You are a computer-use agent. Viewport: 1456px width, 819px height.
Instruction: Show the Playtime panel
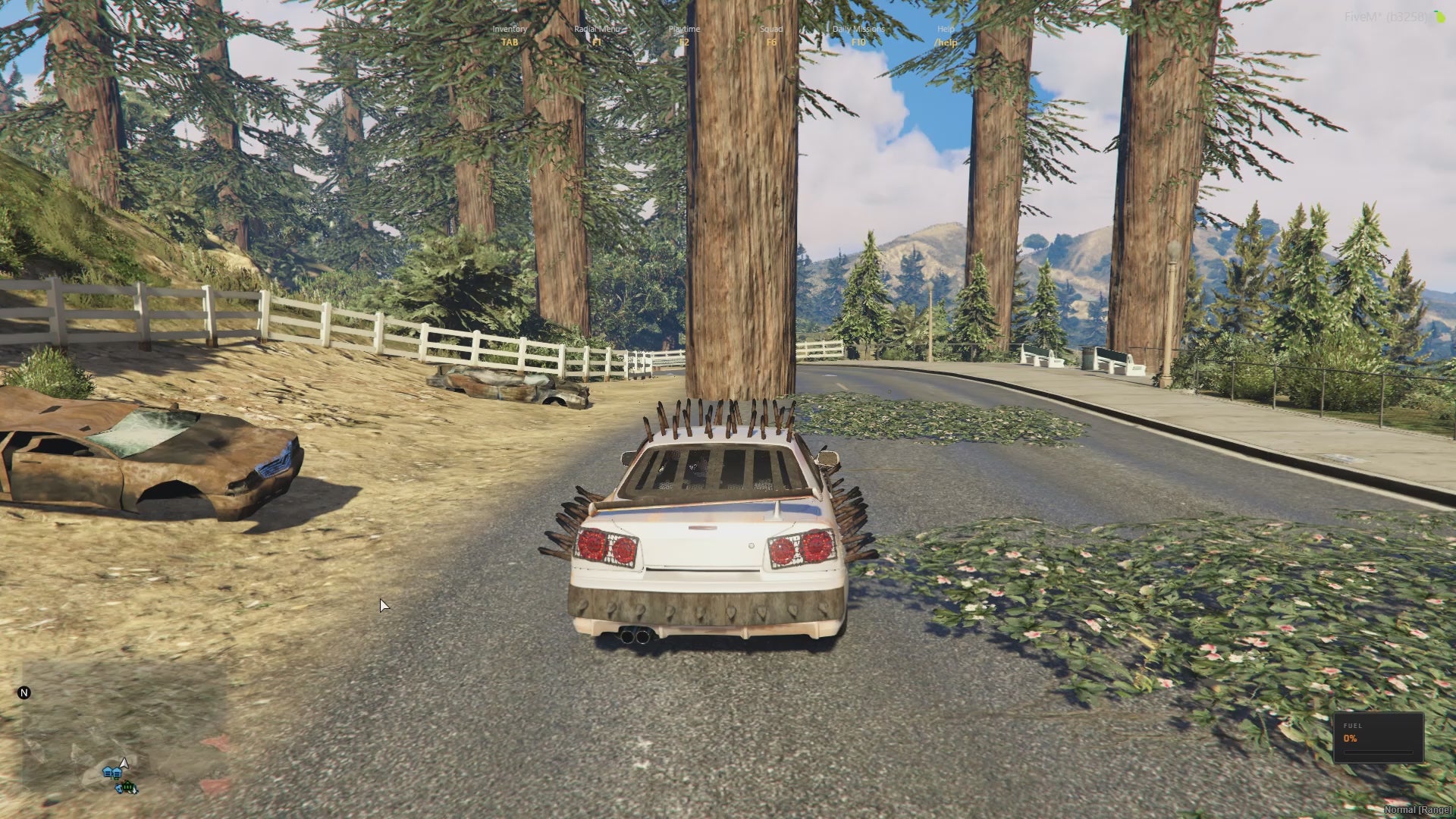point(684,35)
